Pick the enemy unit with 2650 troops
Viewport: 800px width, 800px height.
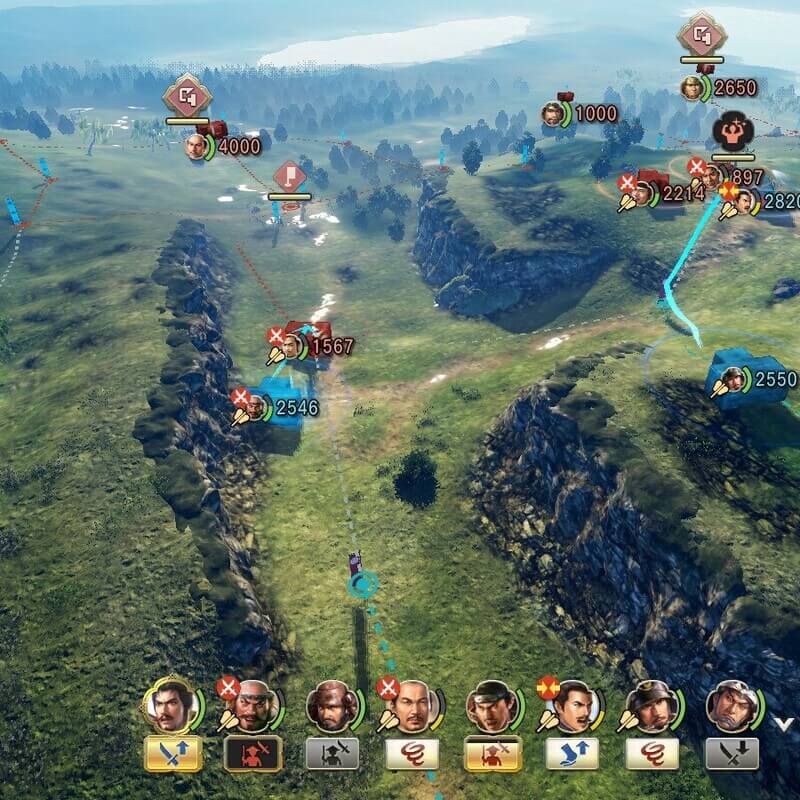point(692,88)
